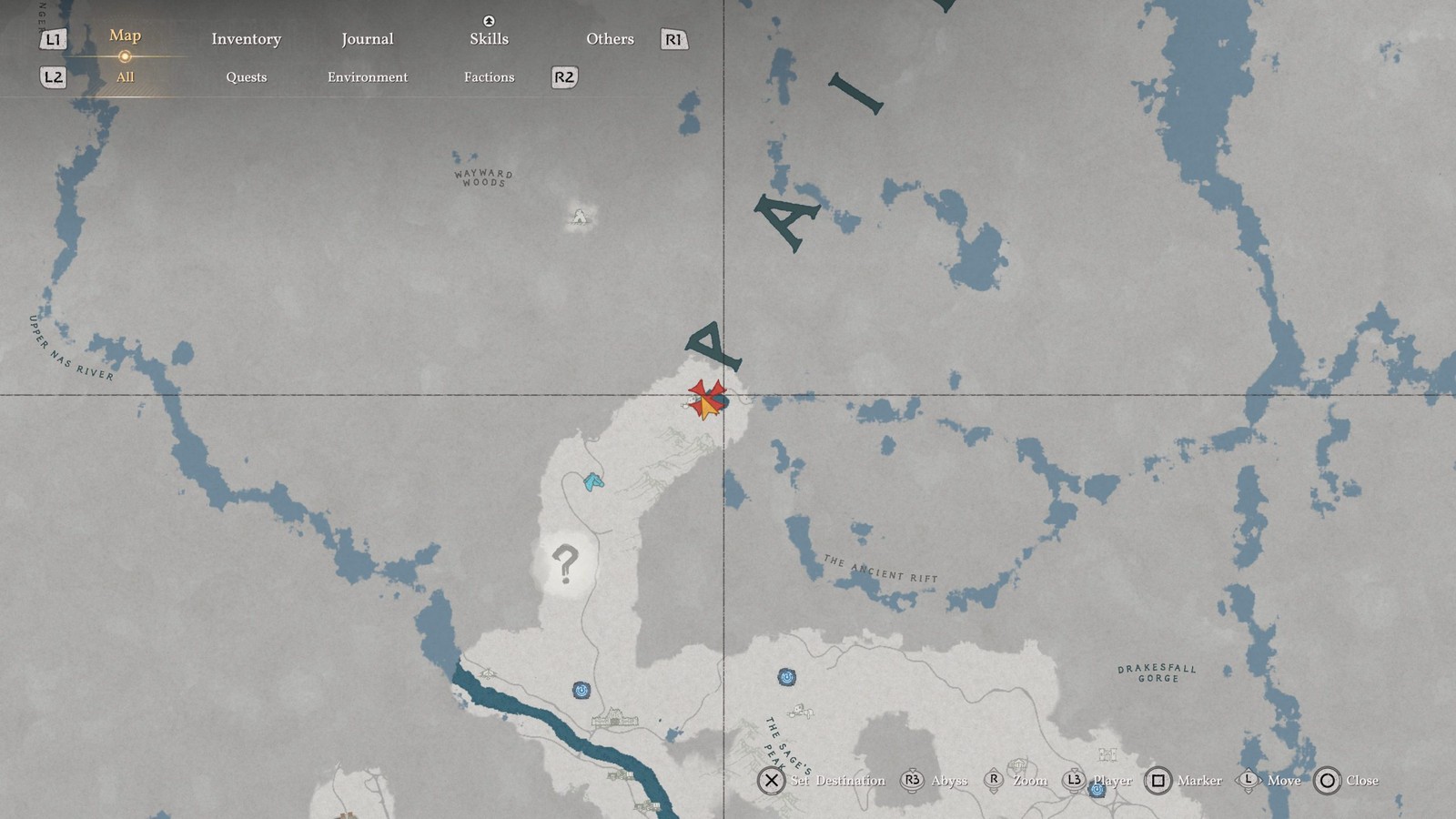Click the red and yellow player marker
The image size is (1456, 819).
[707, 400]
